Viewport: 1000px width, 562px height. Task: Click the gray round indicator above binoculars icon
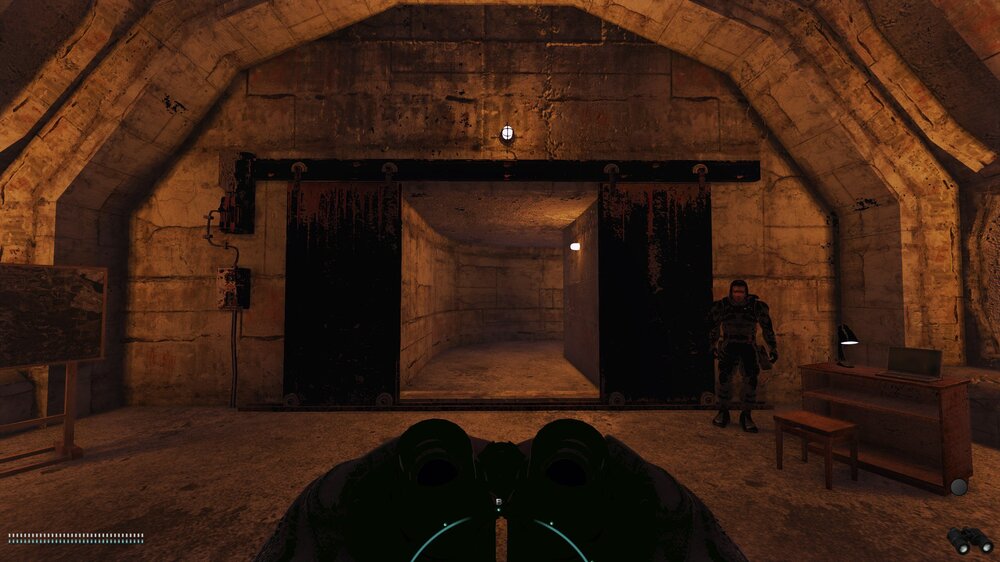point(959,487)
